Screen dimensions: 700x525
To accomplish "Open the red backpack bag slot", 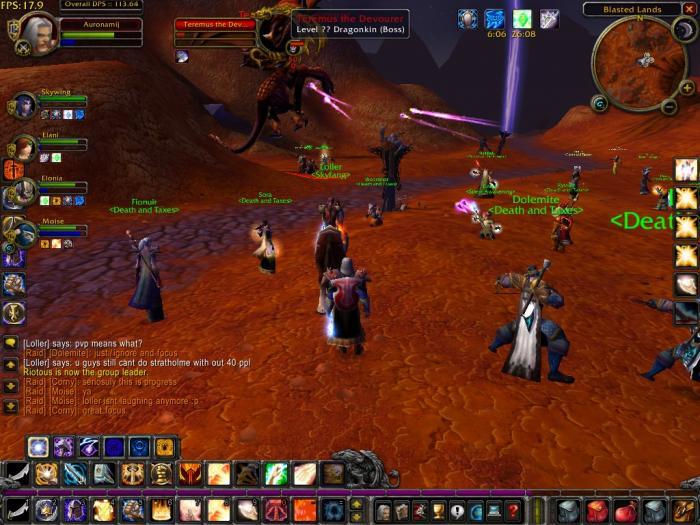I will point(598,511).
